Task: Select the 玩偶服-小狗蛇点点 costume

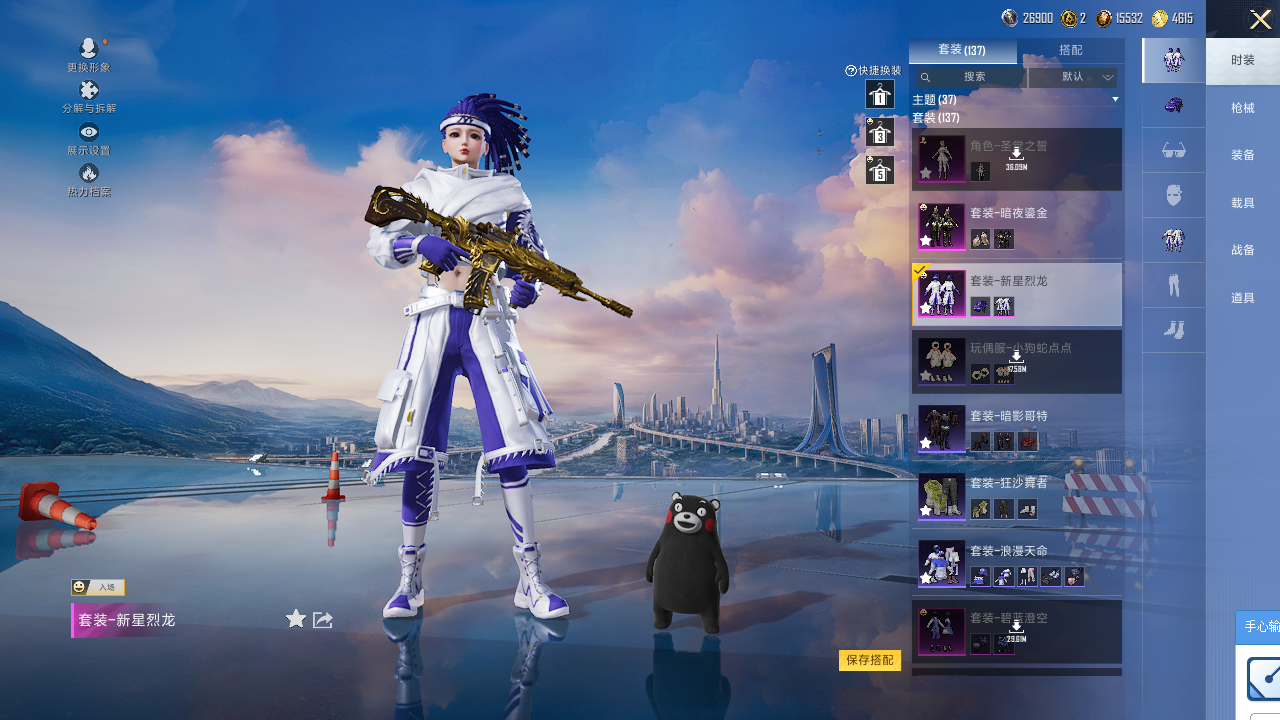Action: click(x=1016, y=361)
